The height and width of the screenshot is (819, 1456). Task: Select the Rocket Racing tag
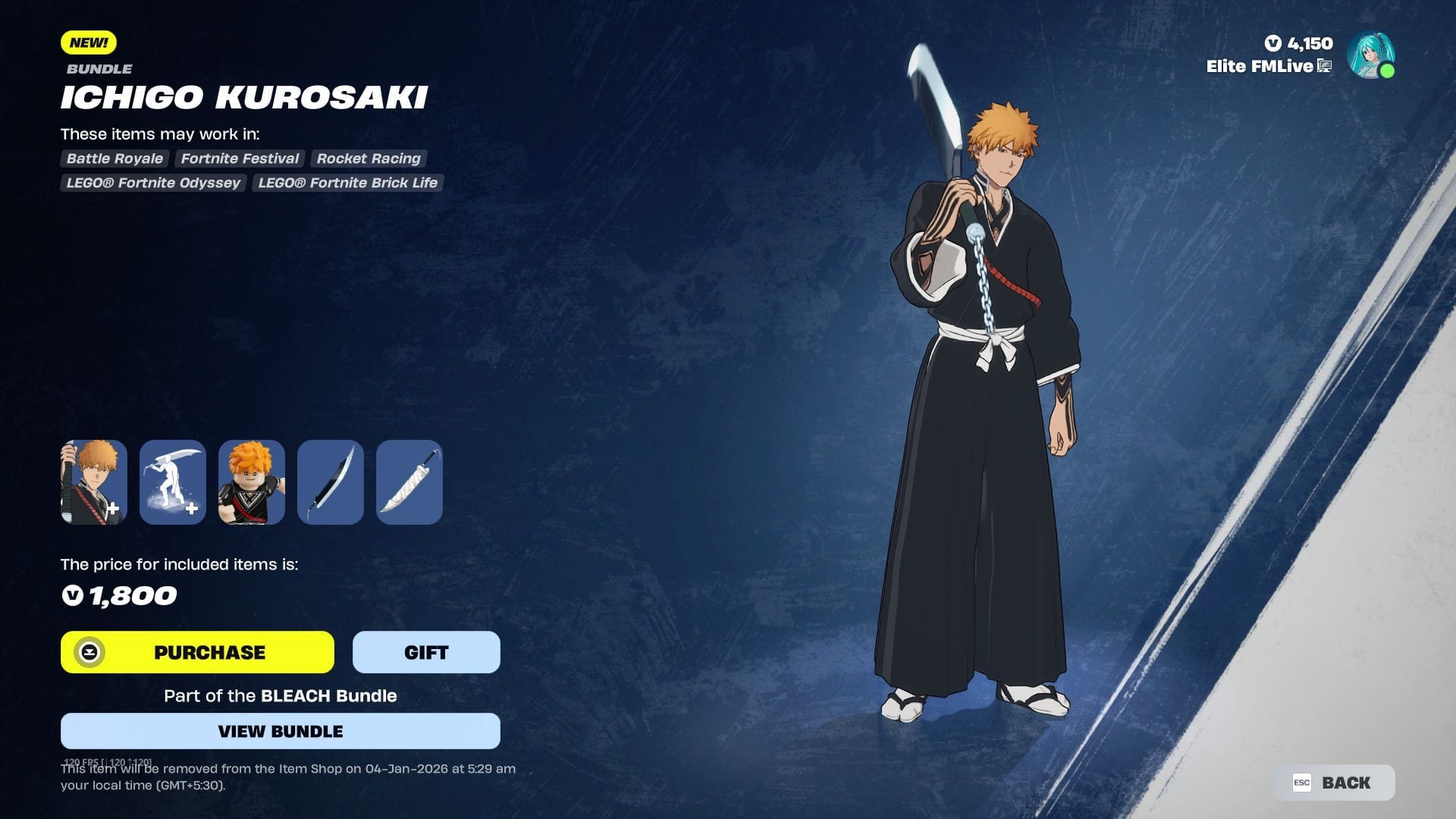point(369,158)
